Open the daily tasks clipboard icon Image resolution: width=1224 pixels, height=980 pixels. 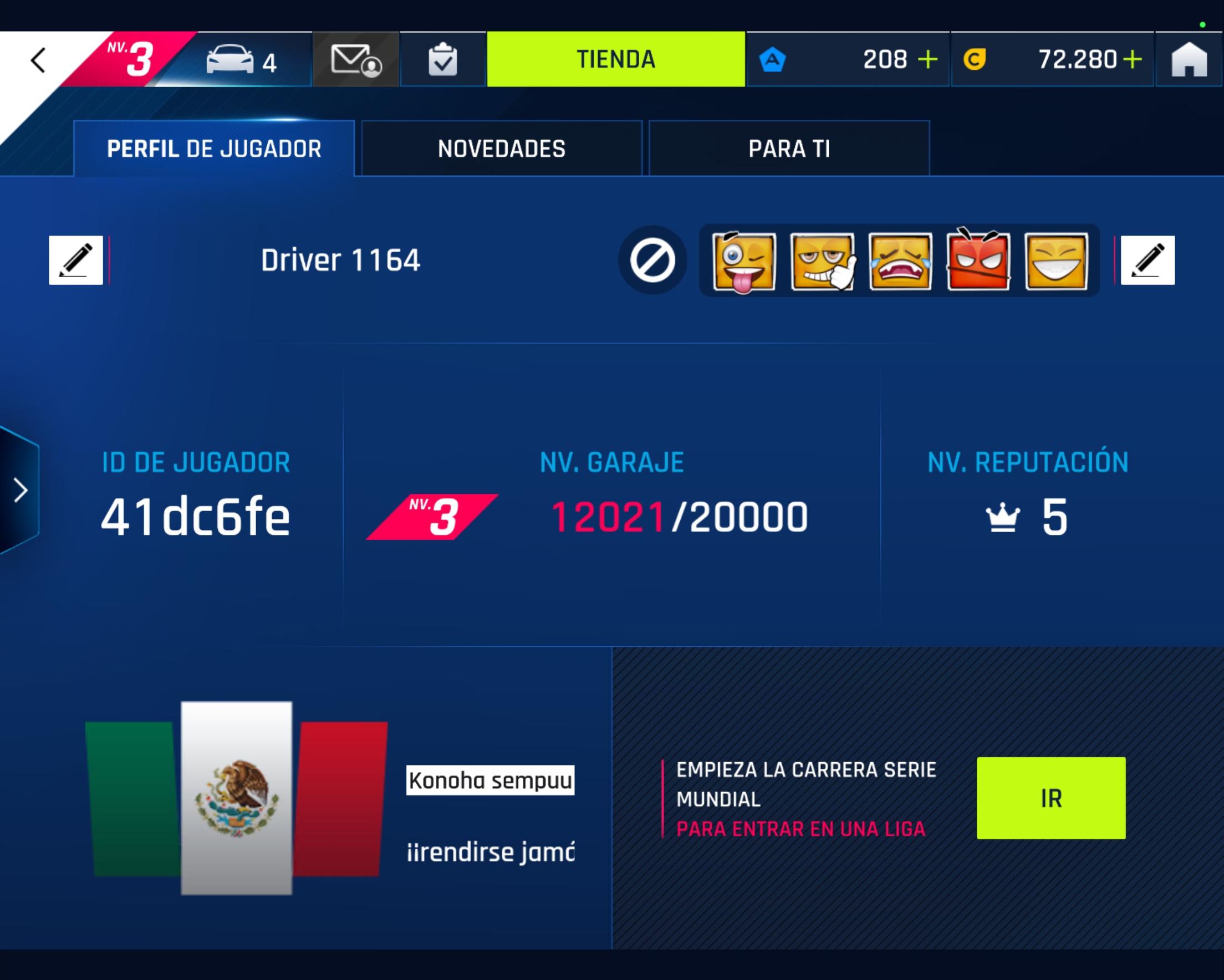coord(443,59)
